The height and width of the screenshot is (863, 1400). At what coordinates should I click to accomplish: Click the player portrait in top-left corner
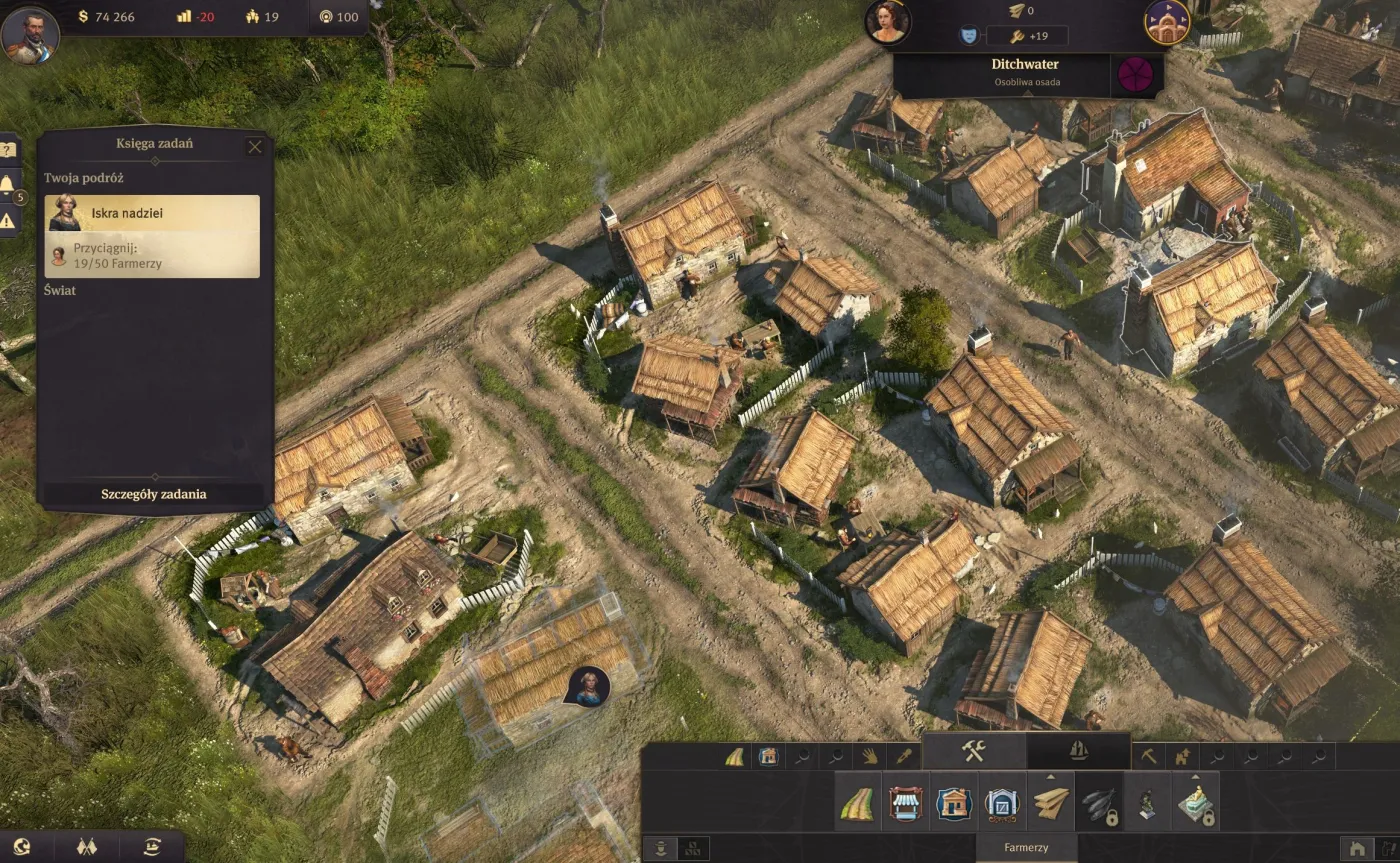[x=30, y=34]
